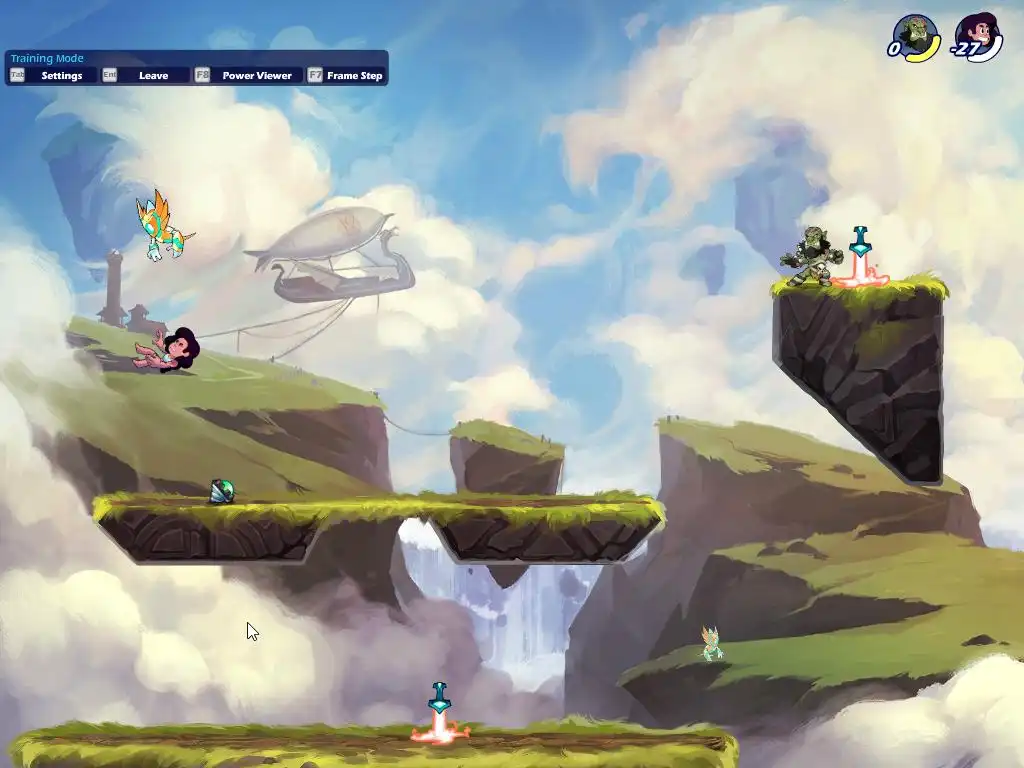Screen dimensions: 1024x768
Task: Leave the training session
Action: tap(153, 76)
